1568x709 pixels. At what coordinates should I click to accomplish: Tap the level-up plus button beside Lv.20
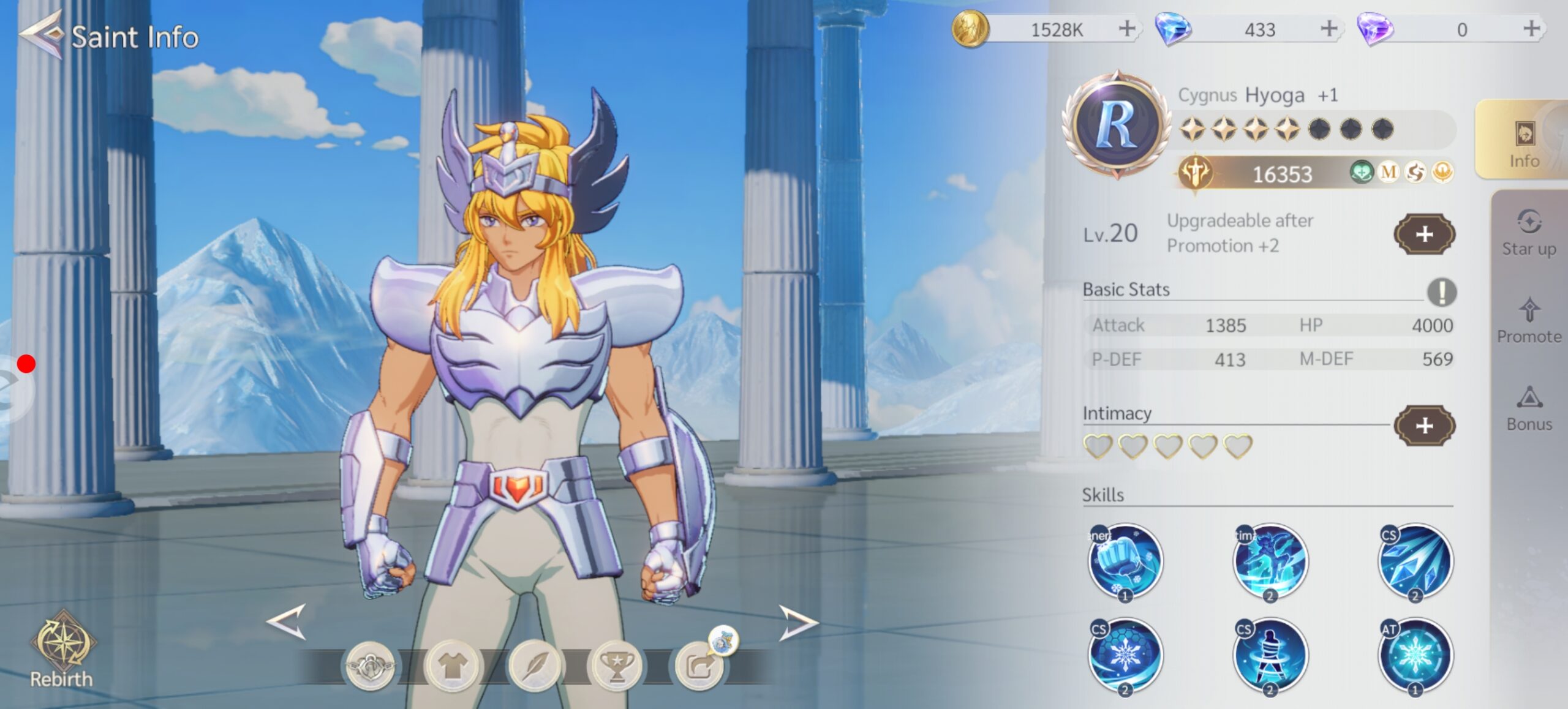click(1424, 234)
